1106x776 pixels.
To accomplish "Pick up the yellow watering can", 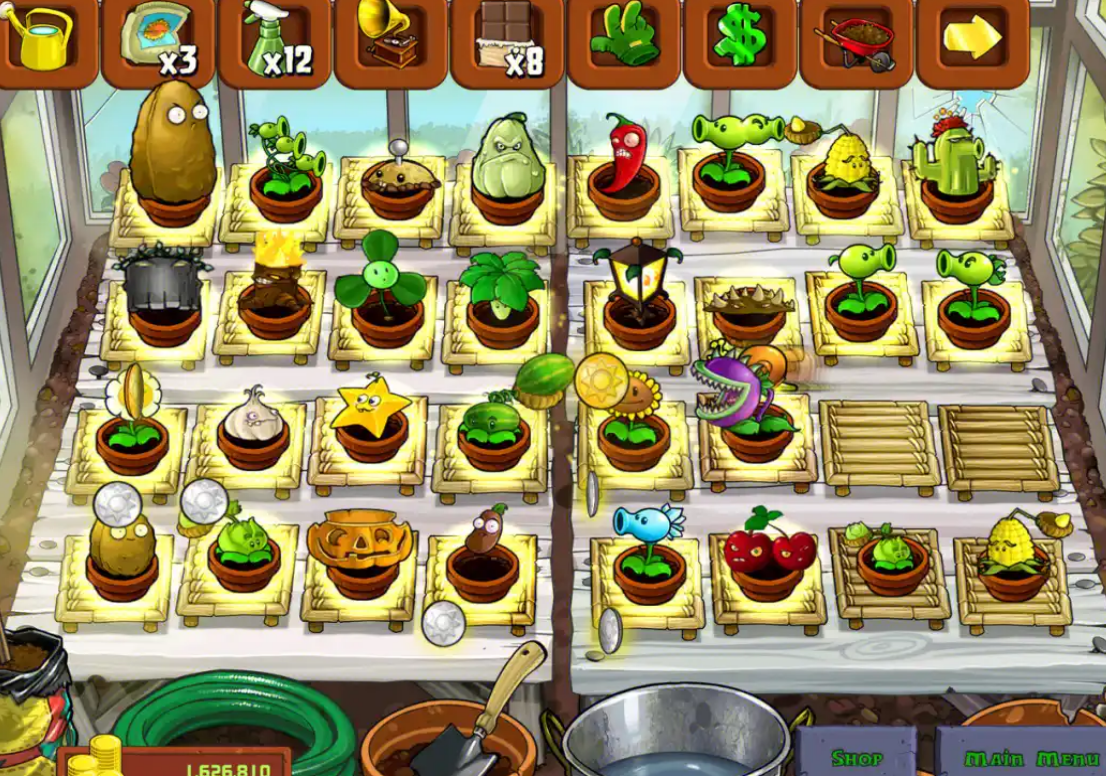I will 43,39.
